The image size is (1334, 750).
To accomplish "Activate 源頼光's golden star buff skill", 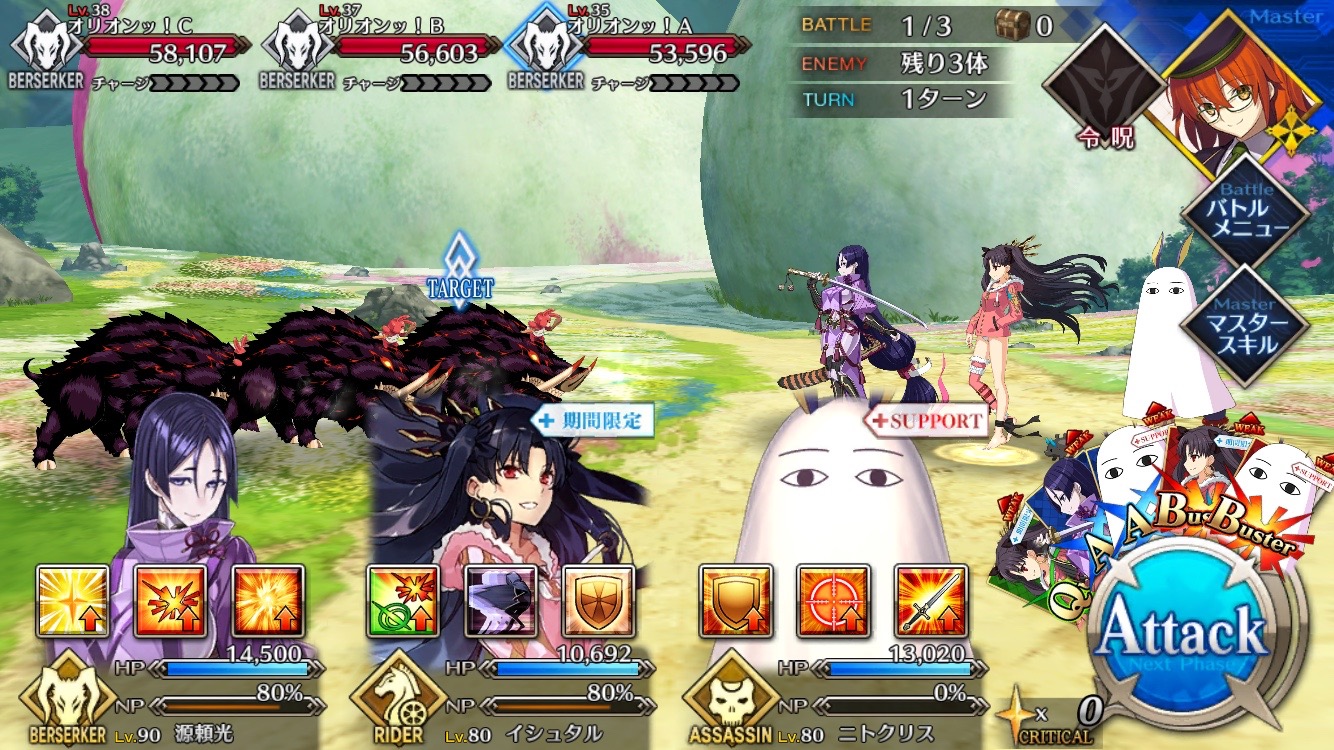I will [73, 601].
